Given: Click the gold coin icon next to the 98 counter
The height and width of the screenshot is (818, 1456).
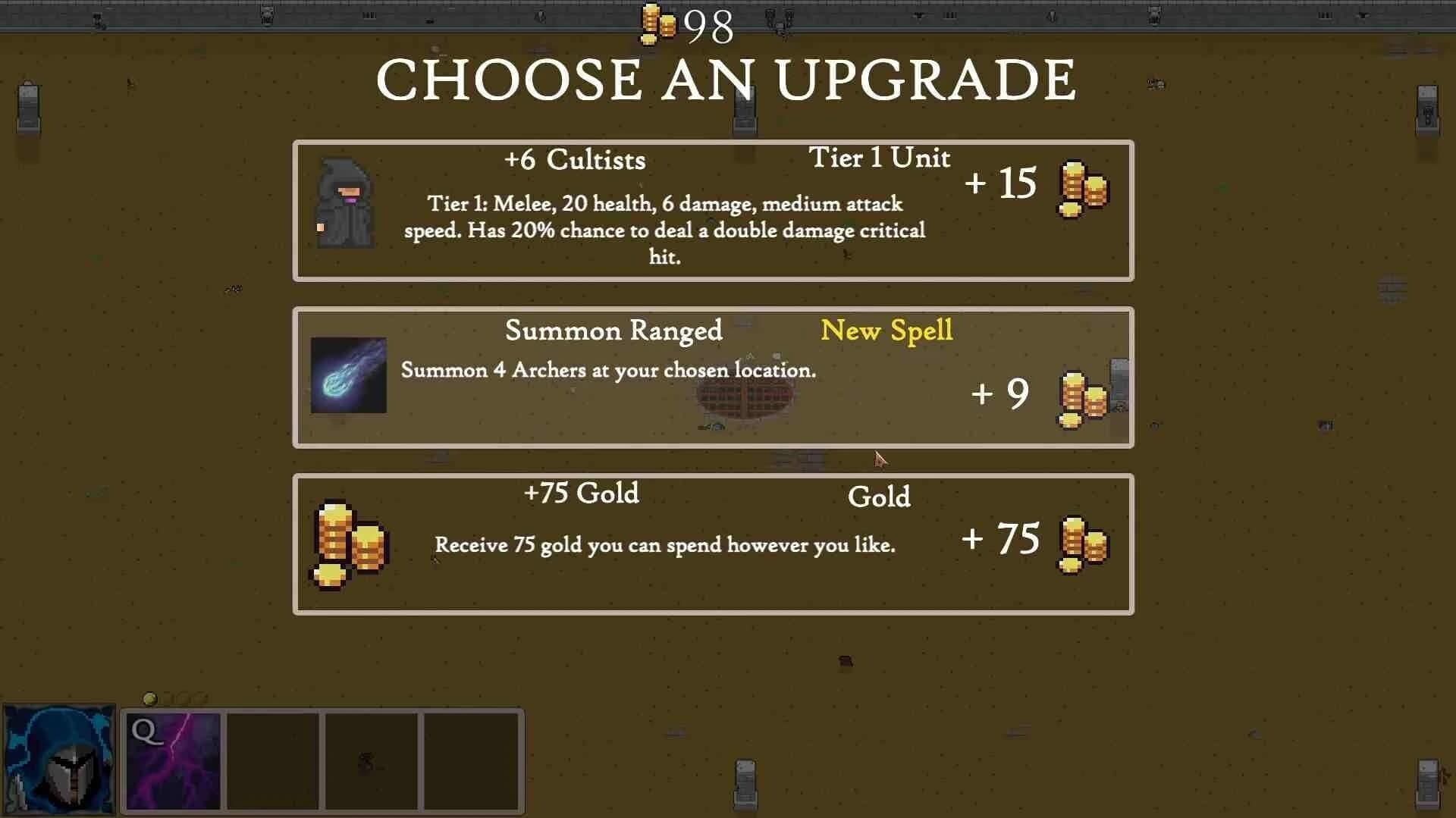Looking at the screenshot, I should [x=657, y=24].
